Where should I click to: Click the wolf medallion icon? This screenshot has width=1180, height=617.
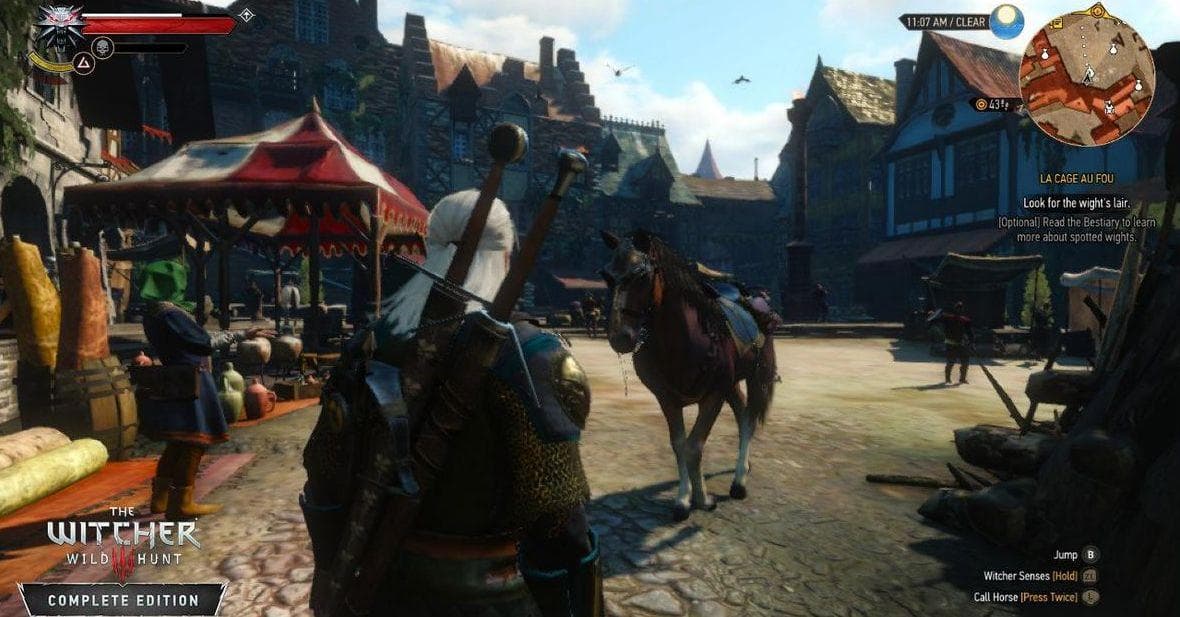60,26
